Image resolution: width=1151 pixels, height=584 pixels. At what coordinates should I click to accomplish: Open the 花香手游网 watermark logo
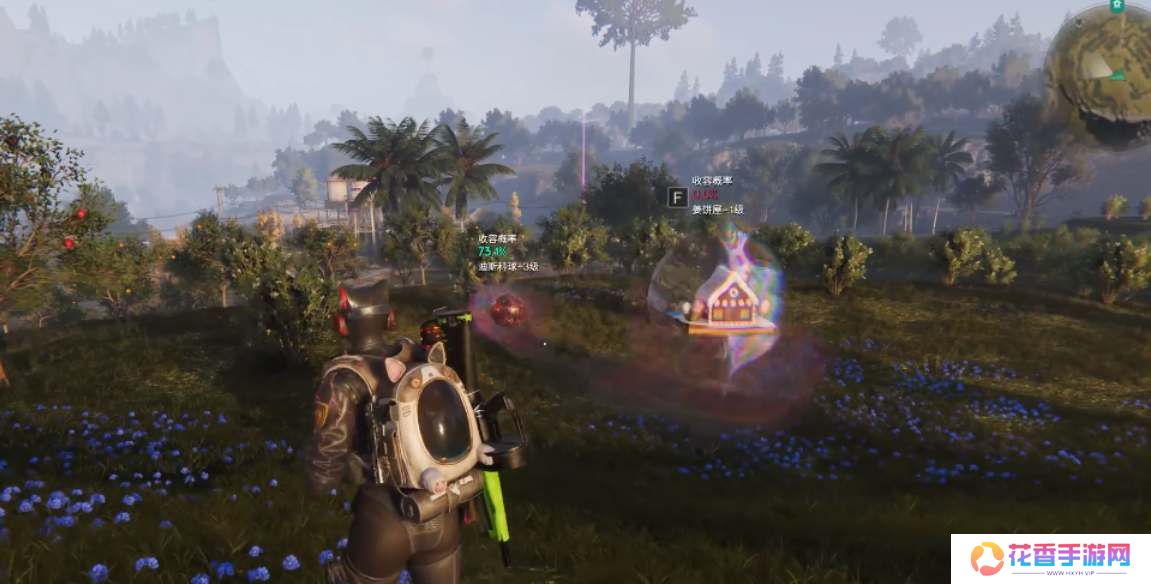pos(1049,558)
